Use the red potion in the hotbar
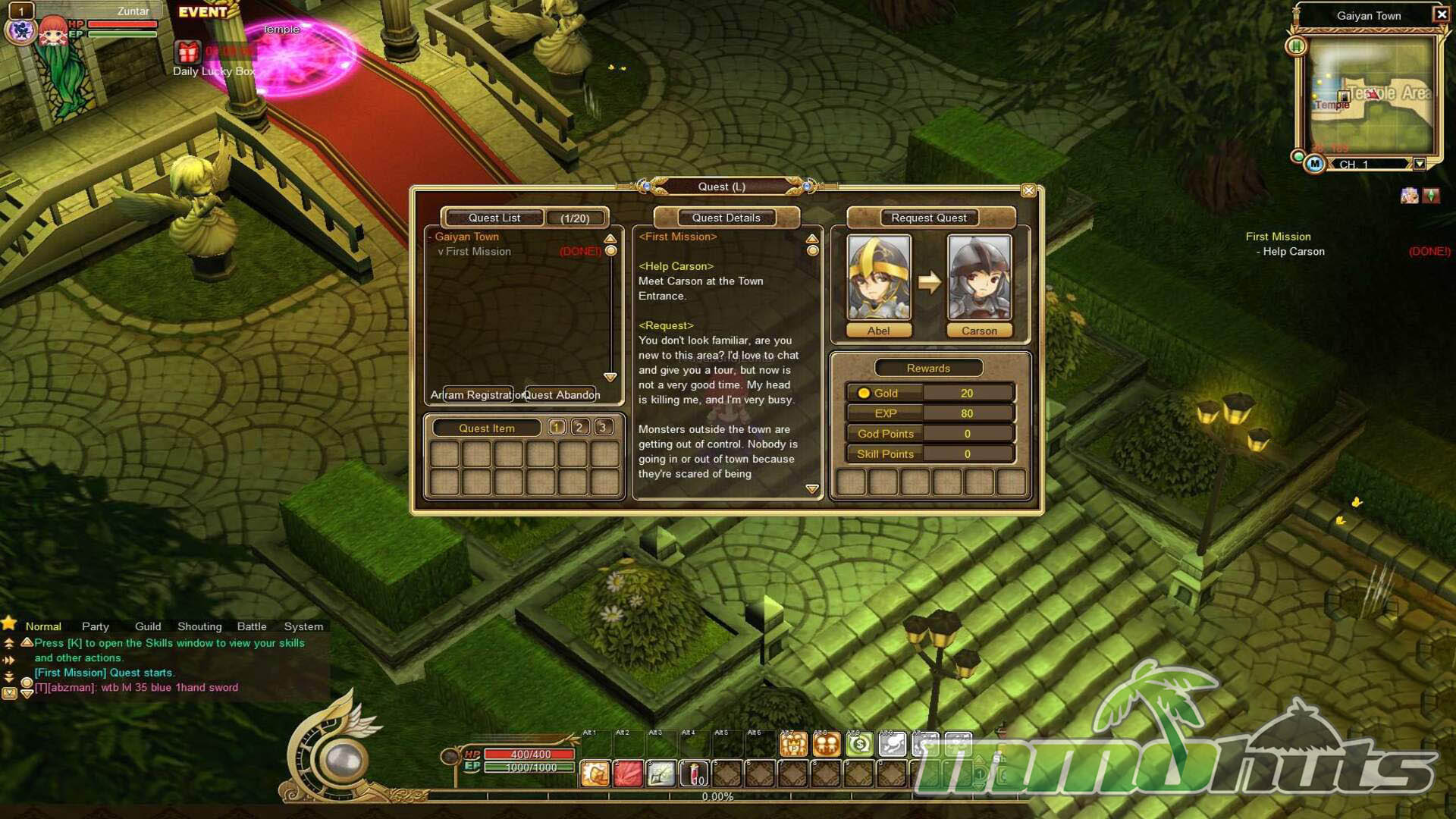Screen dimensions: 1456x819 [694, 773]
